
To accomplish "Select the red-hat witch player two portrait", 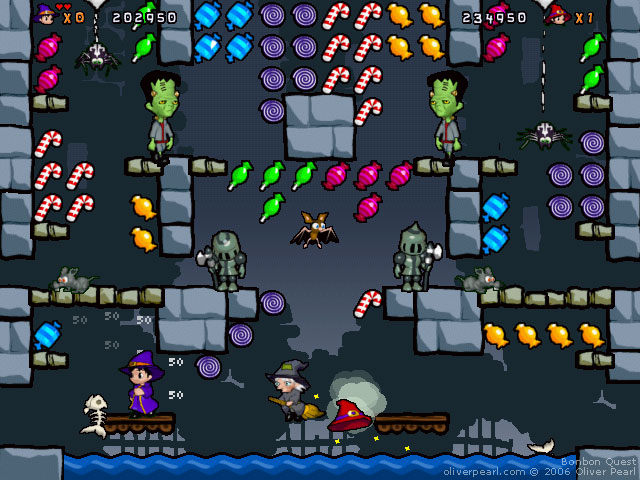I will 557,16.
